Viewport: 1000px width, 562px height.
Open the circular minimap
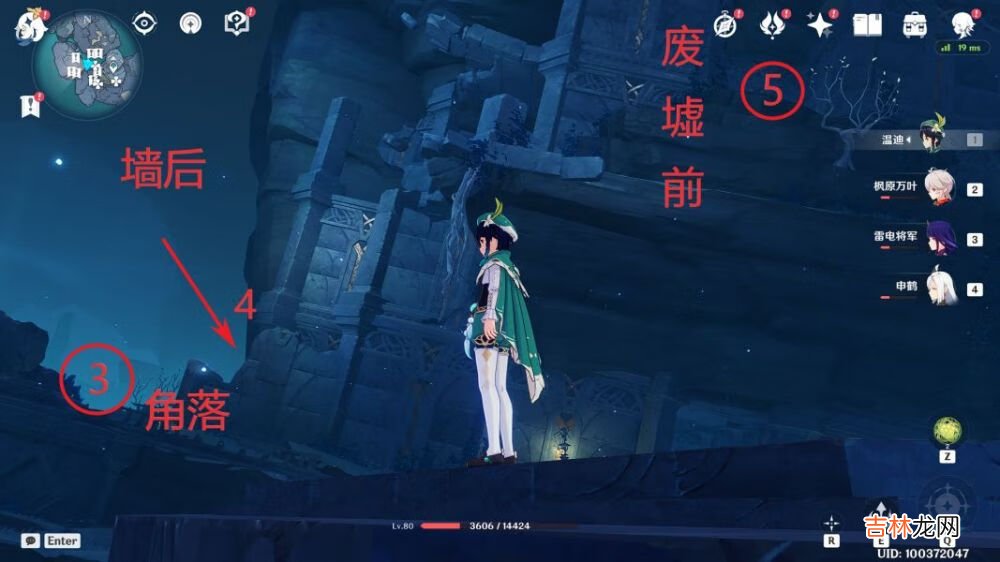87,66
